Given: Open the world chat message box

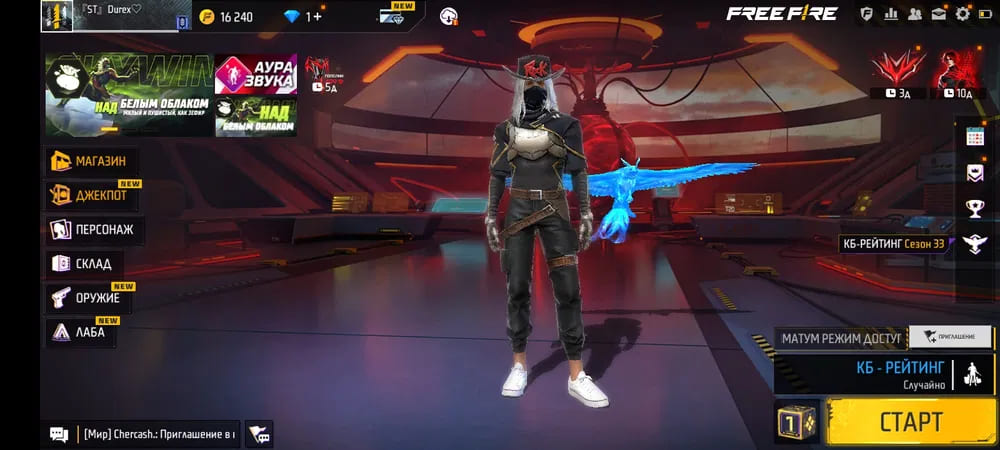Looking at the screenshot, I should [145, 434].
